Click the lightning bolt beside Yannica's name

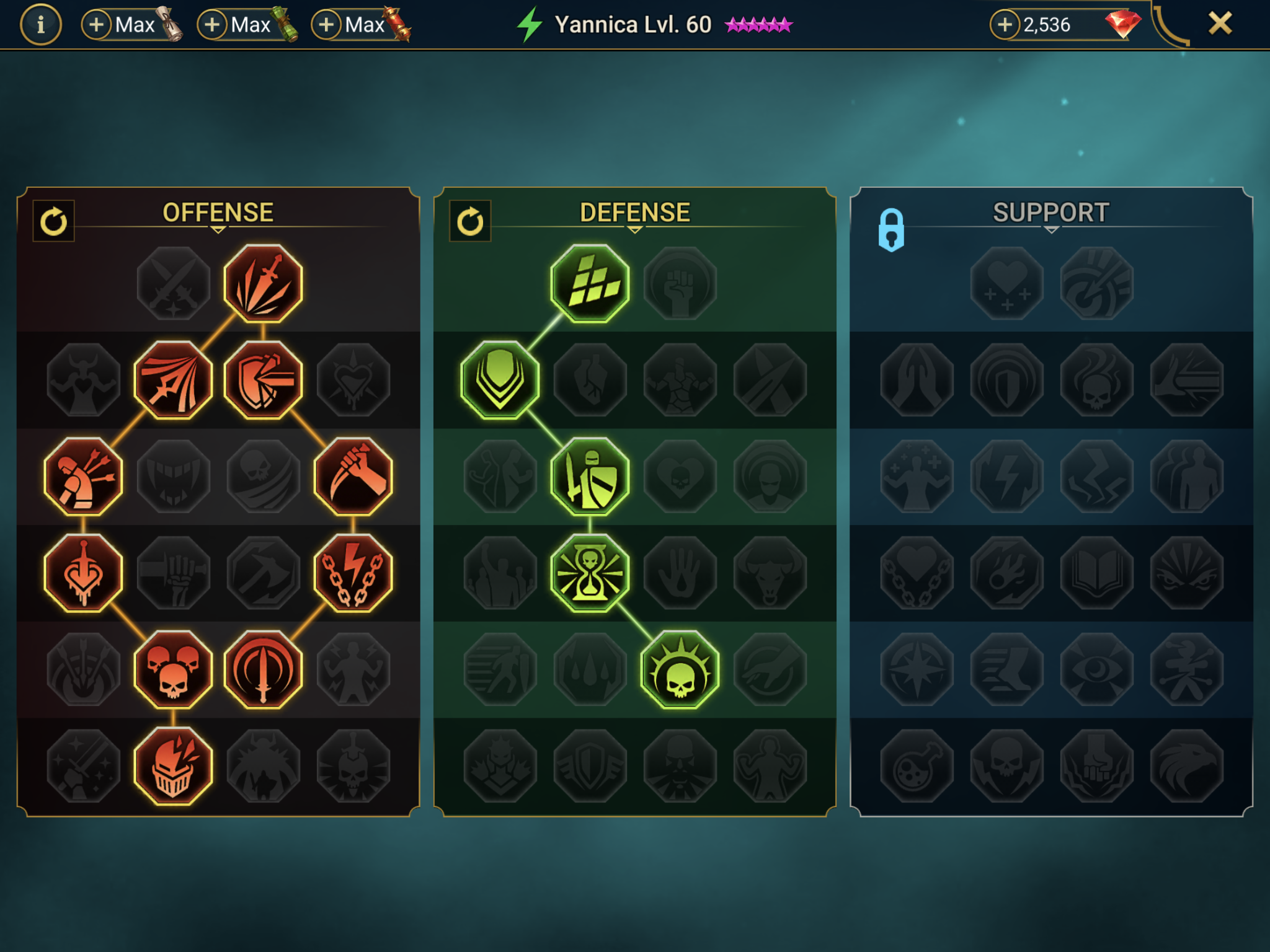coord(528,24)
